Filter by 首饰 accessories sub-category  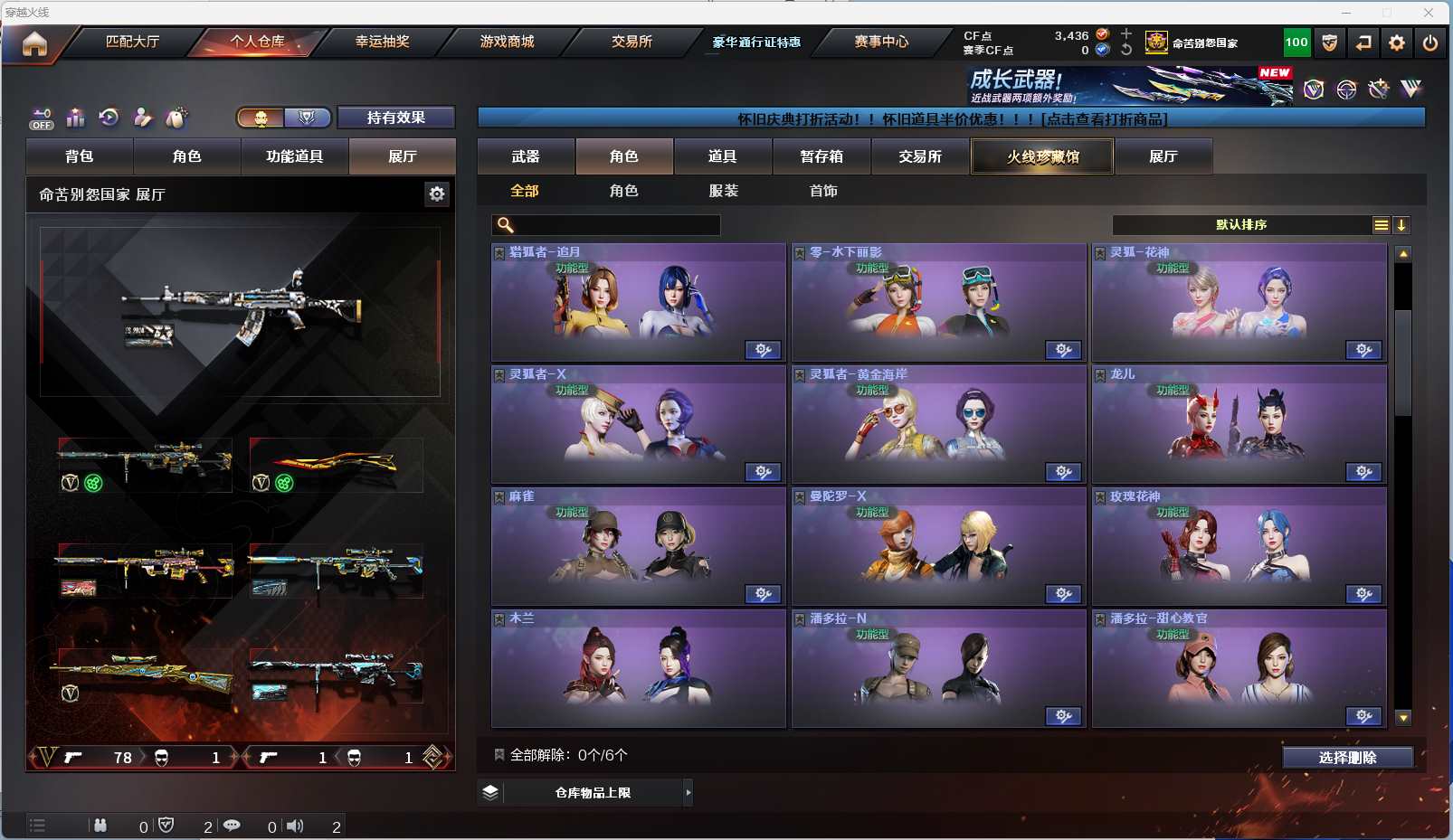click(x=823, y=191)
